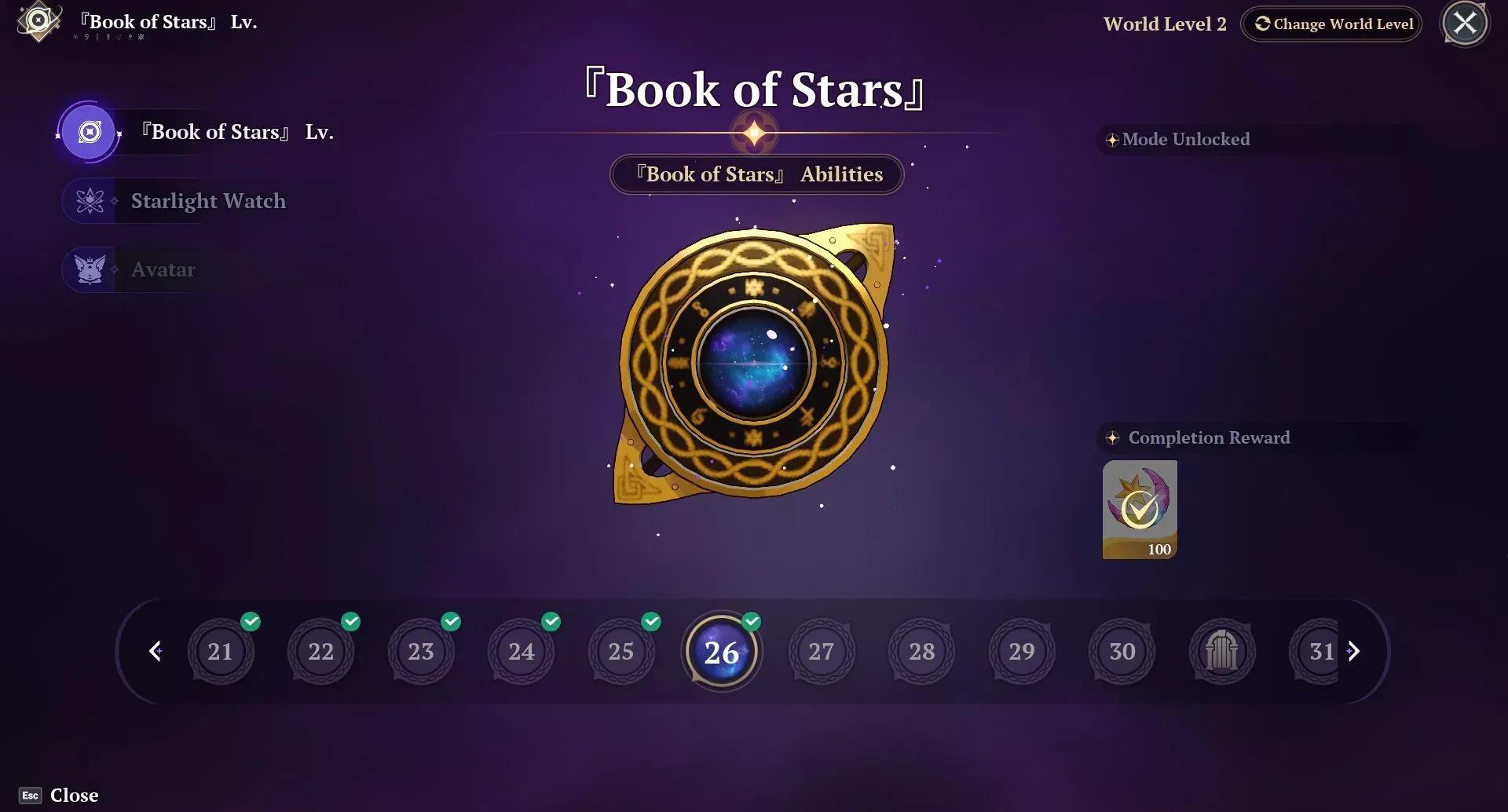The width and height of the screenshot is (1508, 812).
Task: Select the completed level 21 node
Action: 221,651
